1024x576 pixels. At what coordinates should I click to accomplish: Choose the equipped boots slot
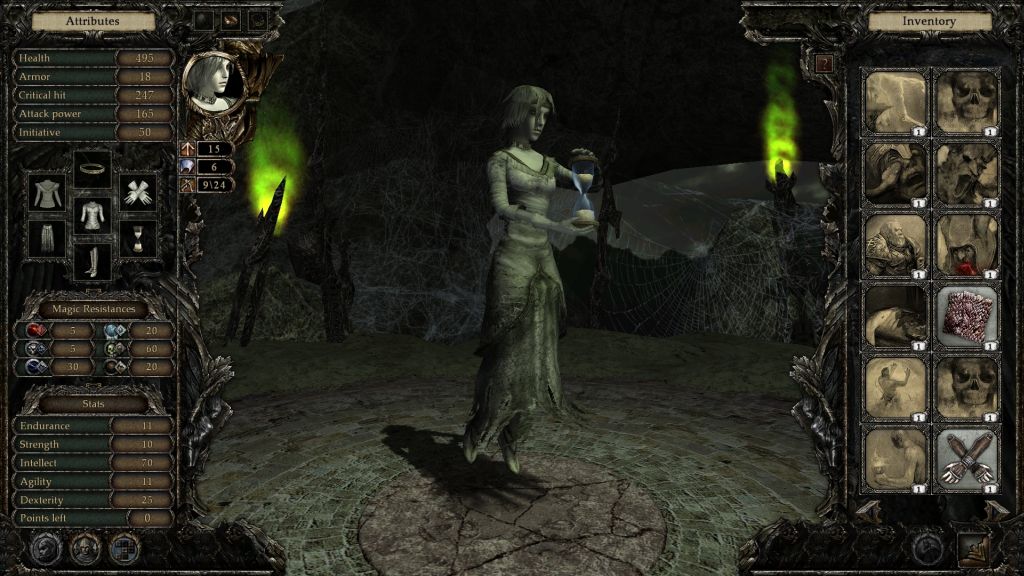coord(93,261)
